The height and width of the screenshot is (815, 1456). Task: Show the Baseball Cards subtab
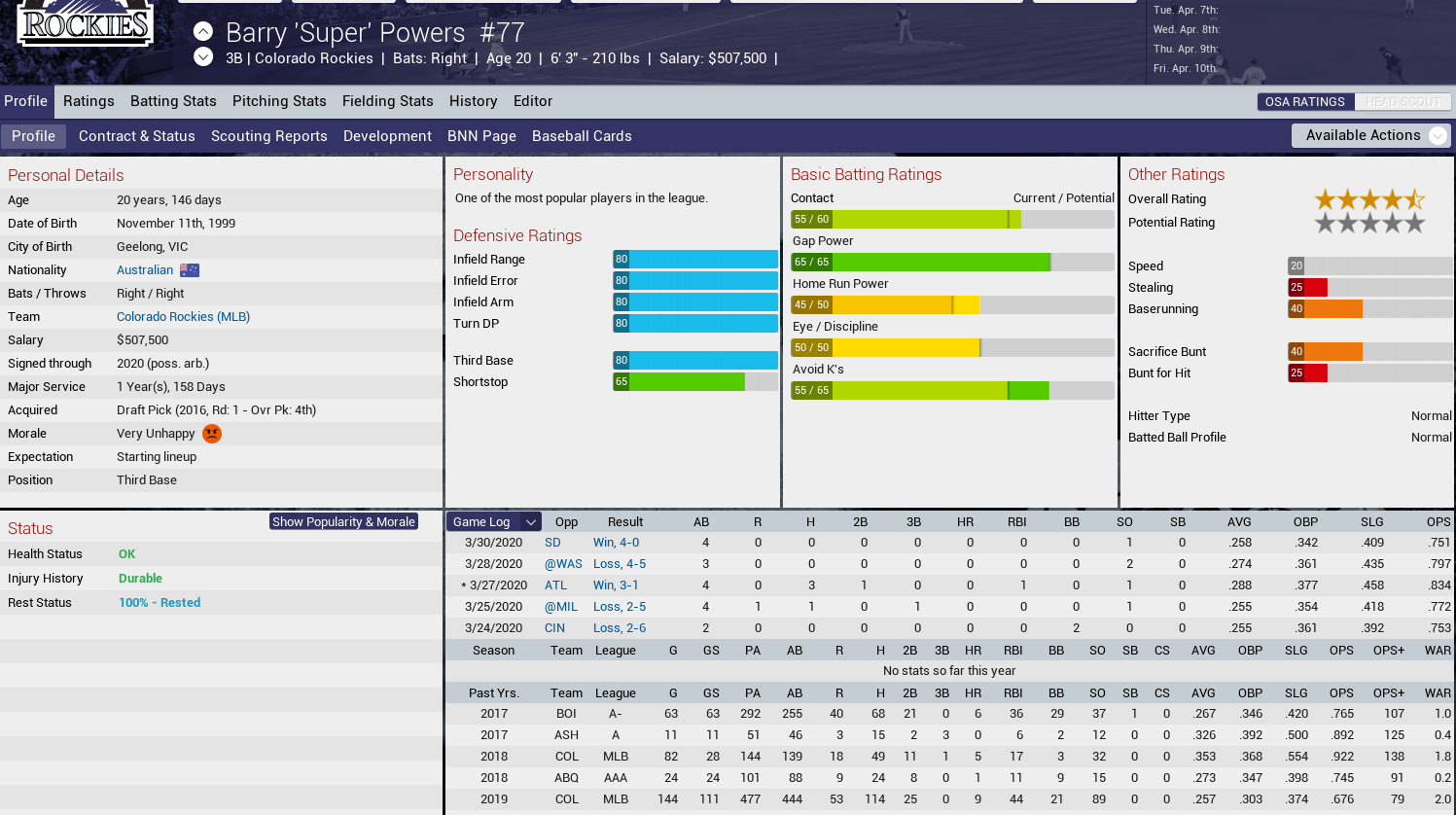[582, 136]
